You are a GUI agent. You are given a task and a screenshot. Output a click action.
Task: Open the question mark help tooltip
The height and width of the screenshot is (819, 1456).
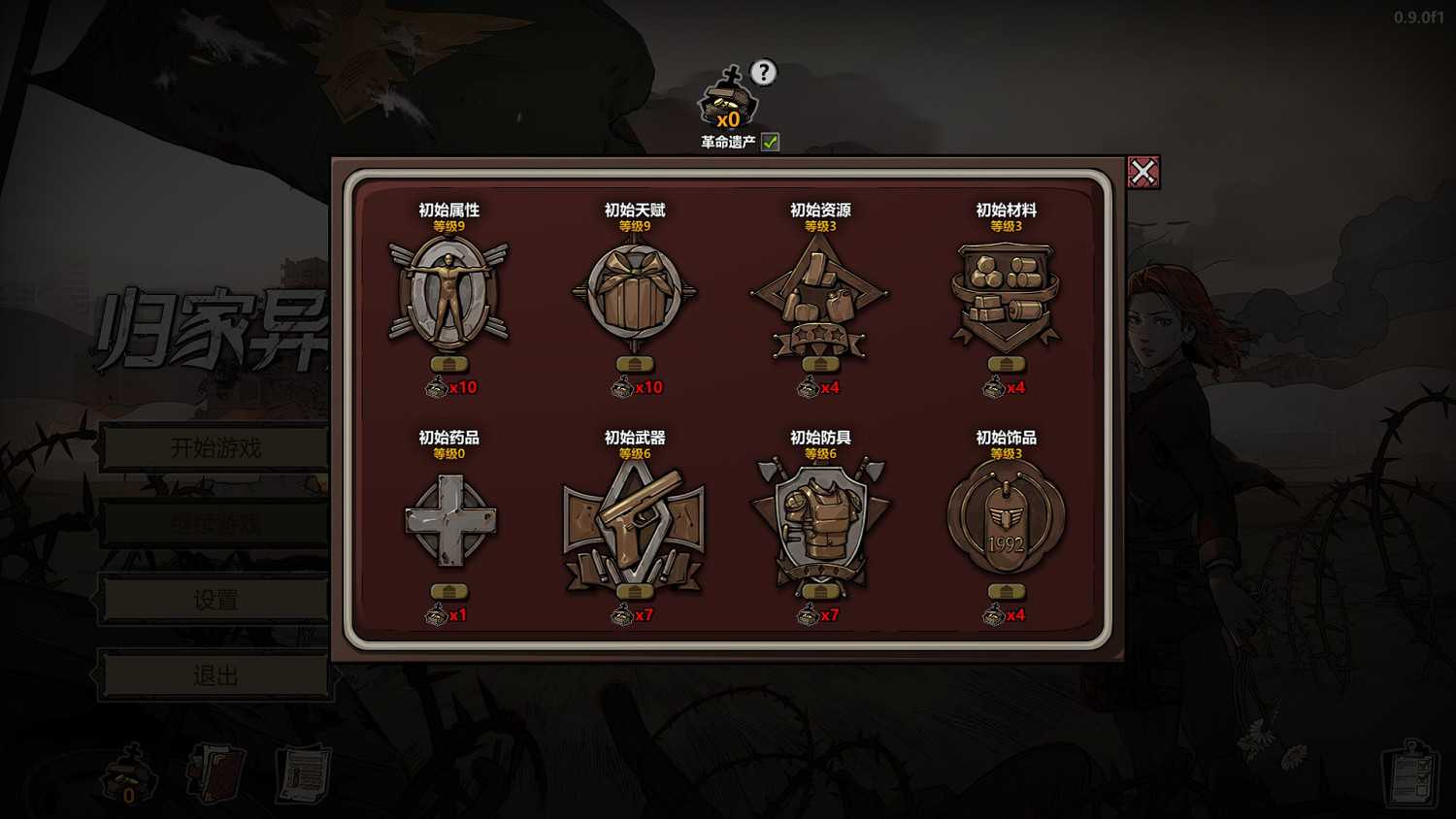pyautogui.click(x=764, y=70)
